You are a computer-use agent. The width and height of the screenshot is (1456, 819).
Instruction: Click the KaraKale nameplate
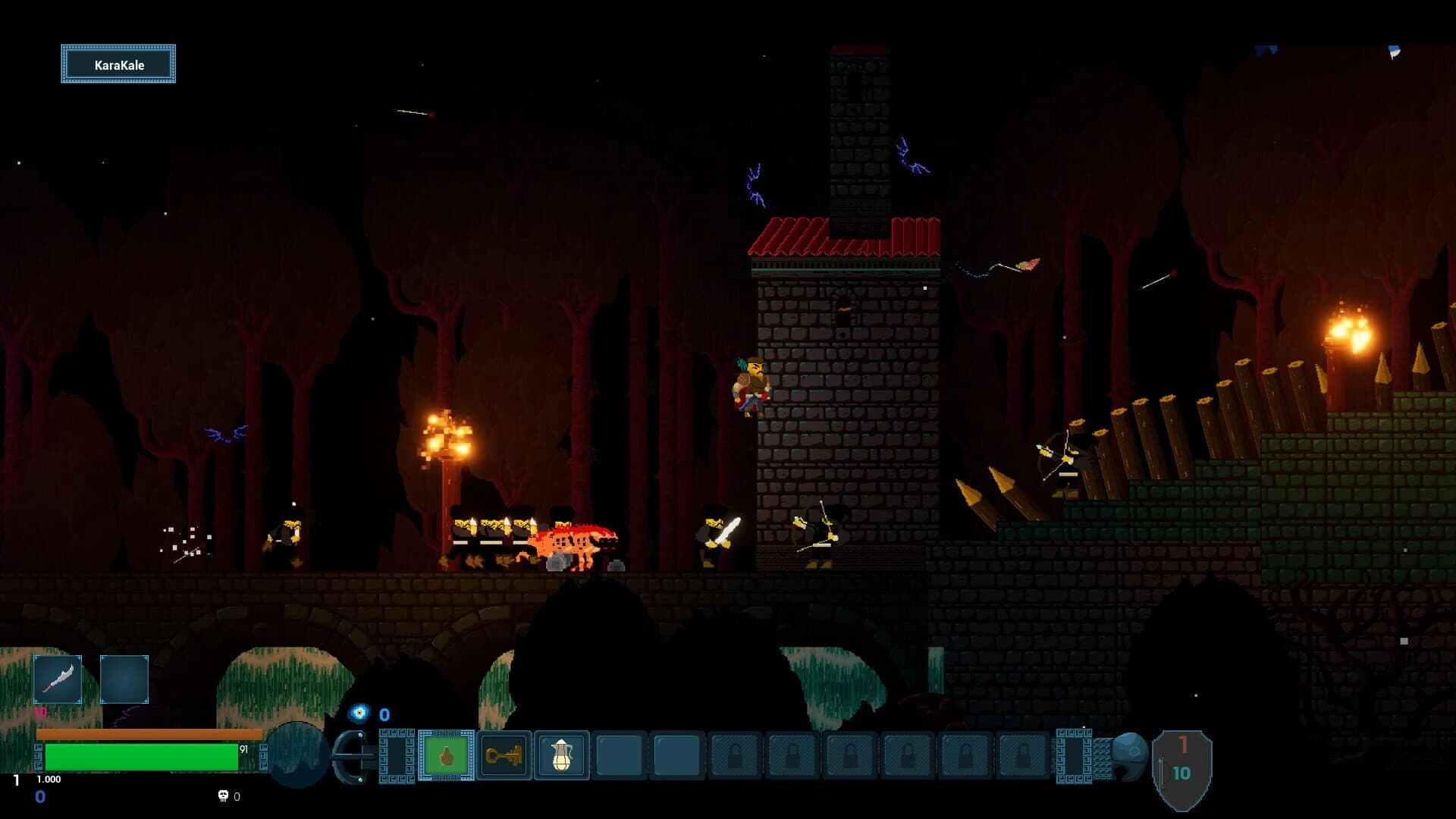pyautogui.click(x=118, y=64)
